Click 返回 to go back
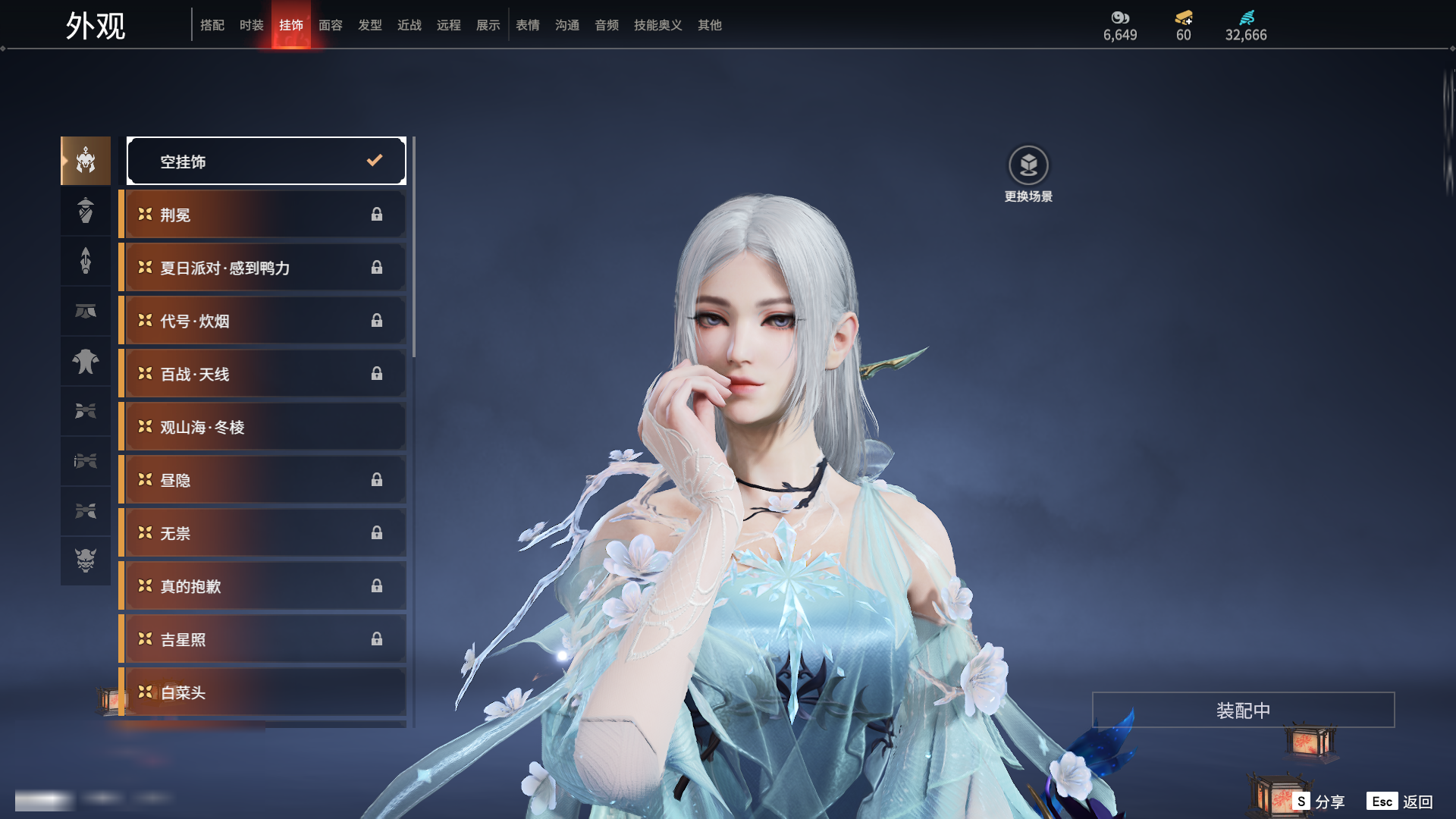 pos(1401,802)
